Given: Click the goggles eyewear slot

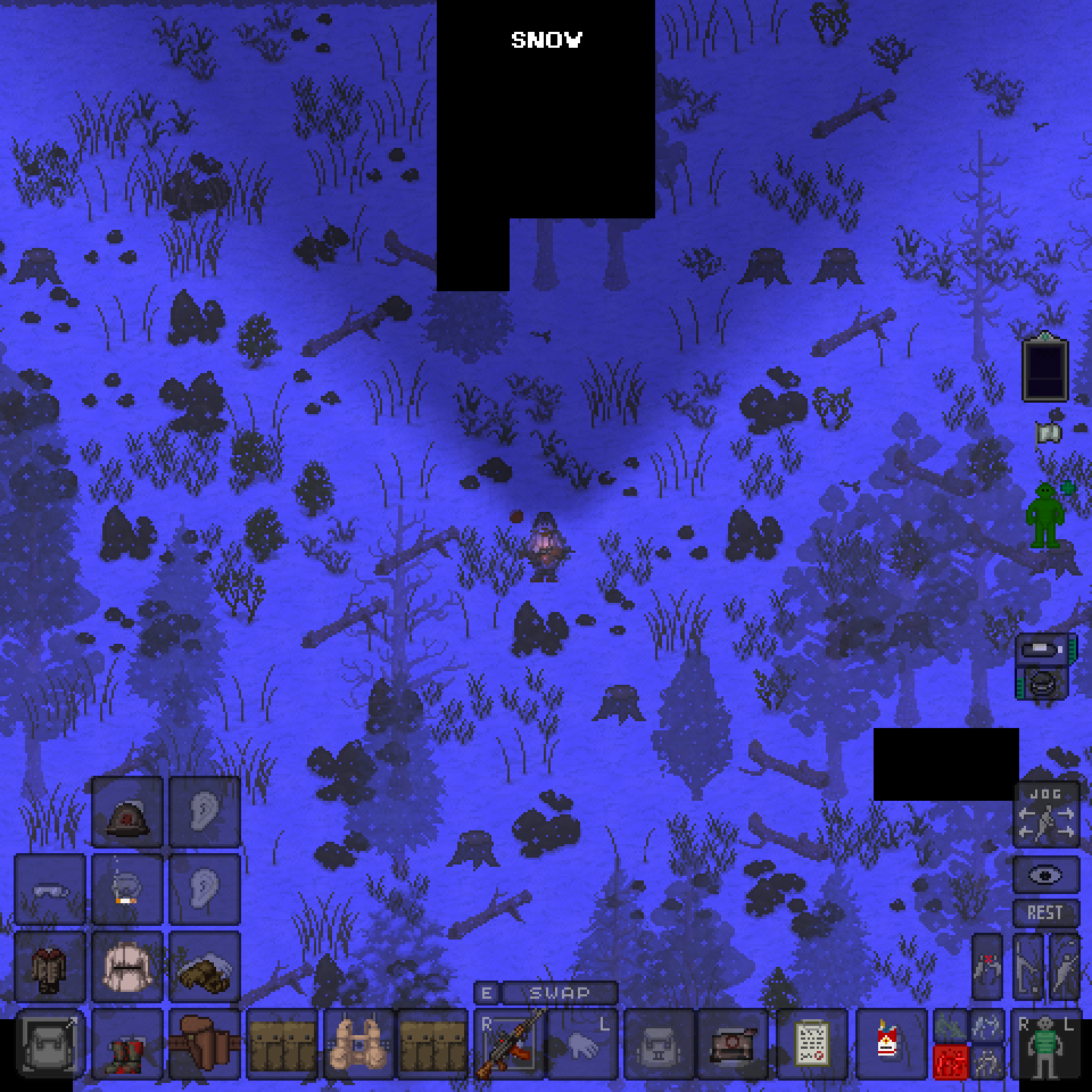Looking at the screenshot, I should click(x=50, y=890).
